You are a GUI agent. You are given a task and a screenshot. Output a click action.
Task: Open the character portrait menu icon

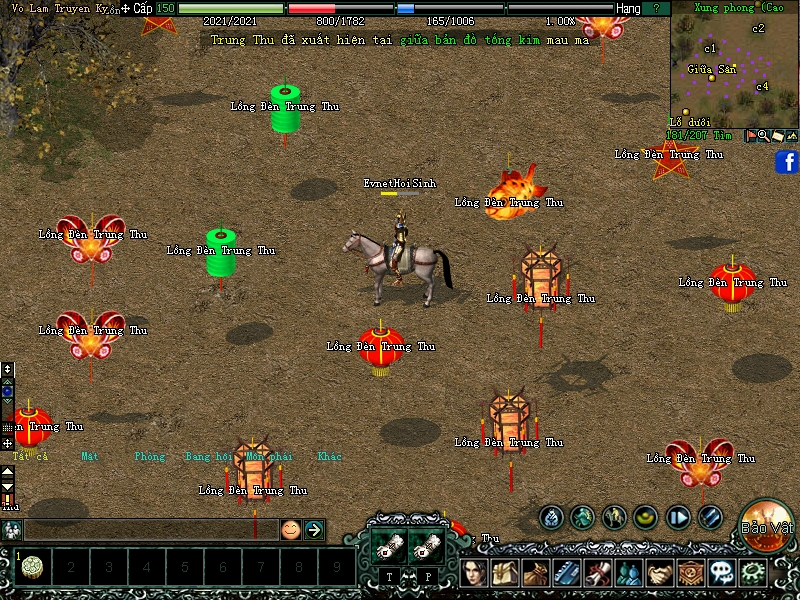coord(474,574)
